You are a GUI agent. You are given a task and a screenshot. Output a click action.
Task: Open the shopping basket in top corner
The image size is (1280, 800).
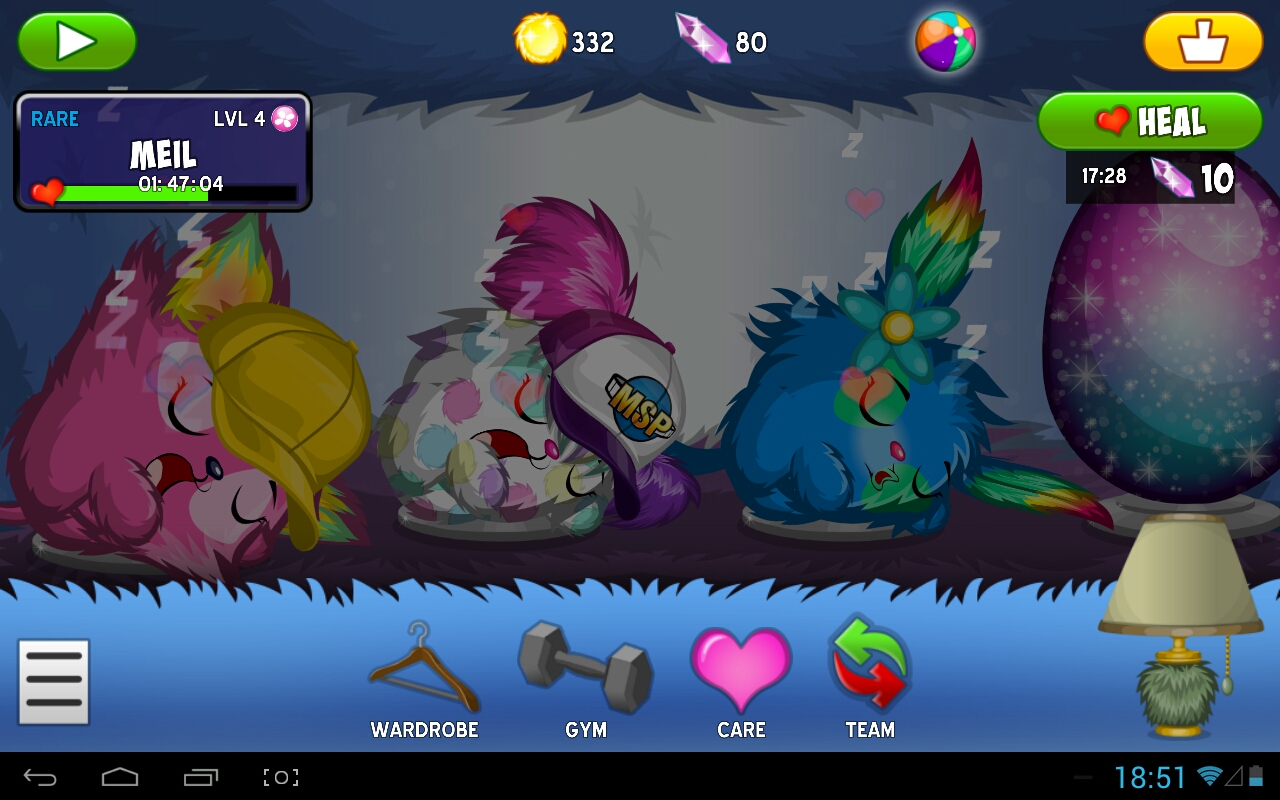pos(1203,42)
